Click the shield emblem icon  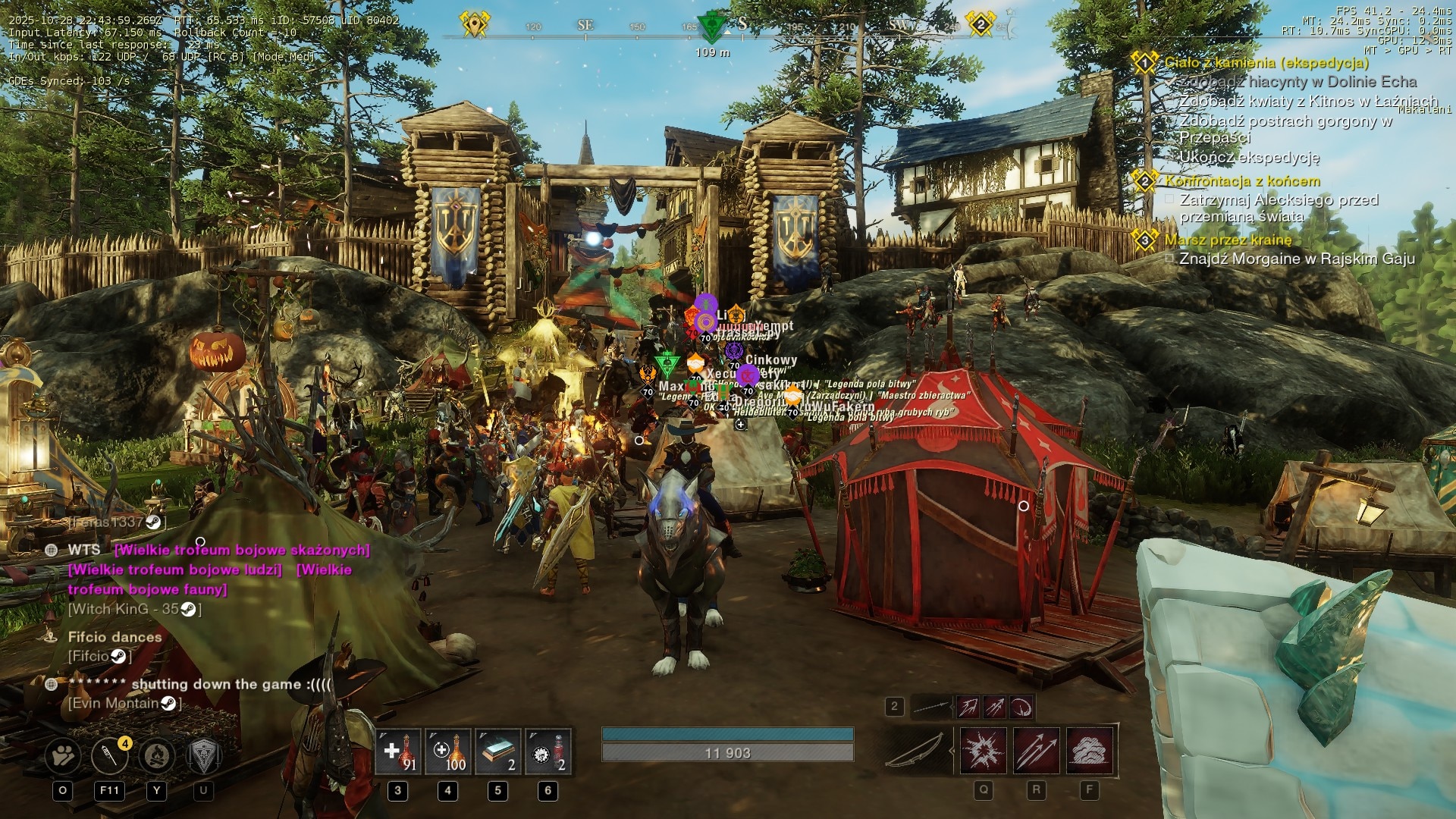click(x=203, y=755)
